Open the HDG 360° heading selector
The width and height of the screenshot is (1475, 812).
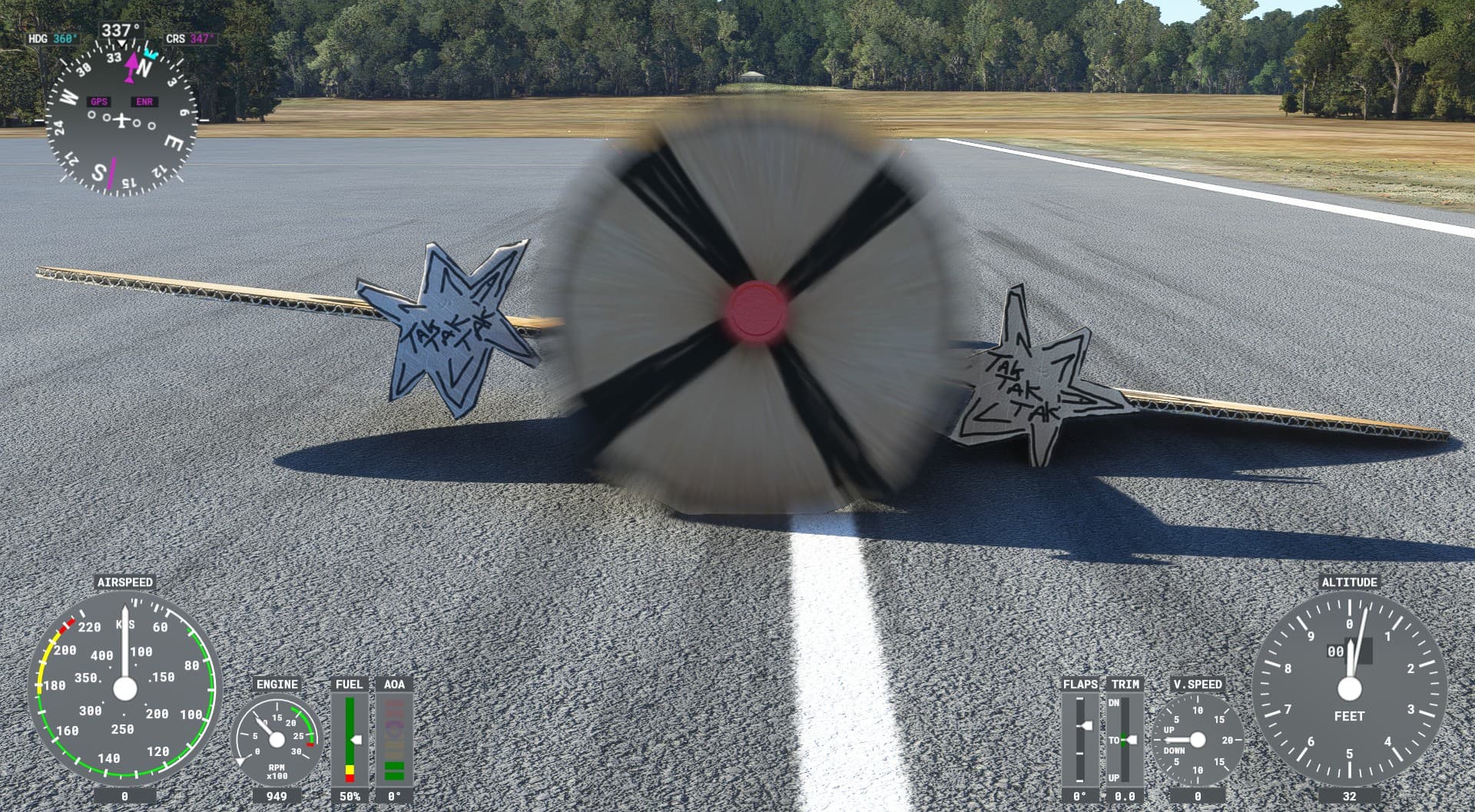[x=54, y=37]
